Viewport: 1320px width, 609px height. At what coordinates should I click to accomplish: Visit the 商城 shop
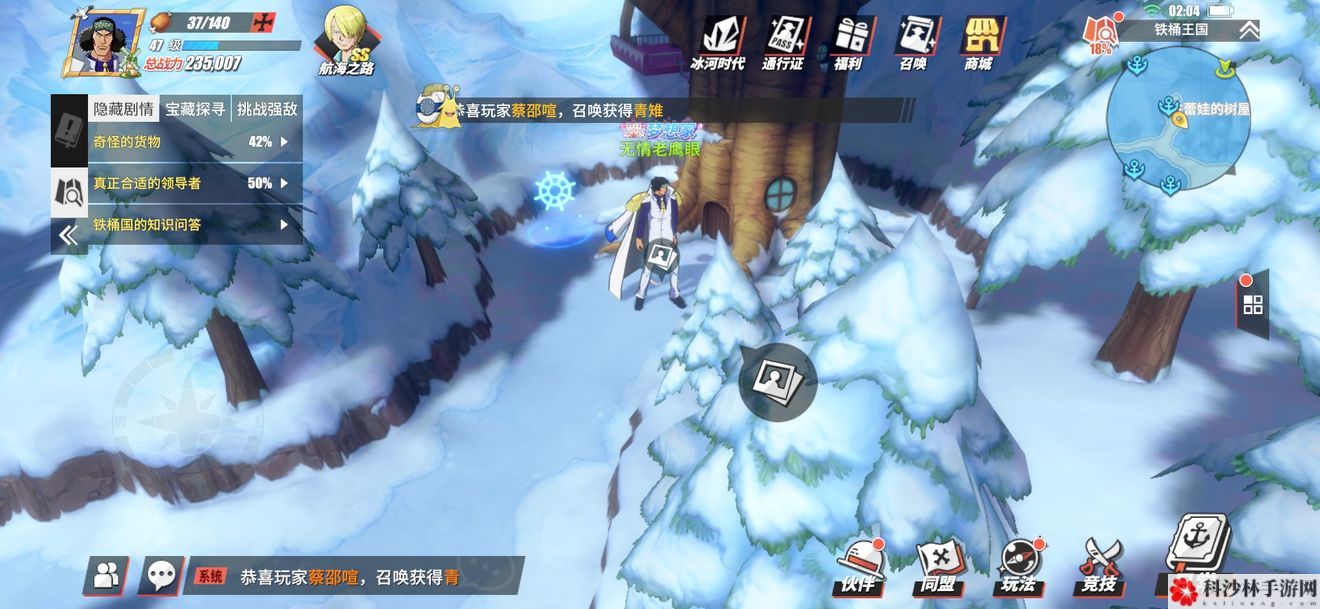pos(978,43)
